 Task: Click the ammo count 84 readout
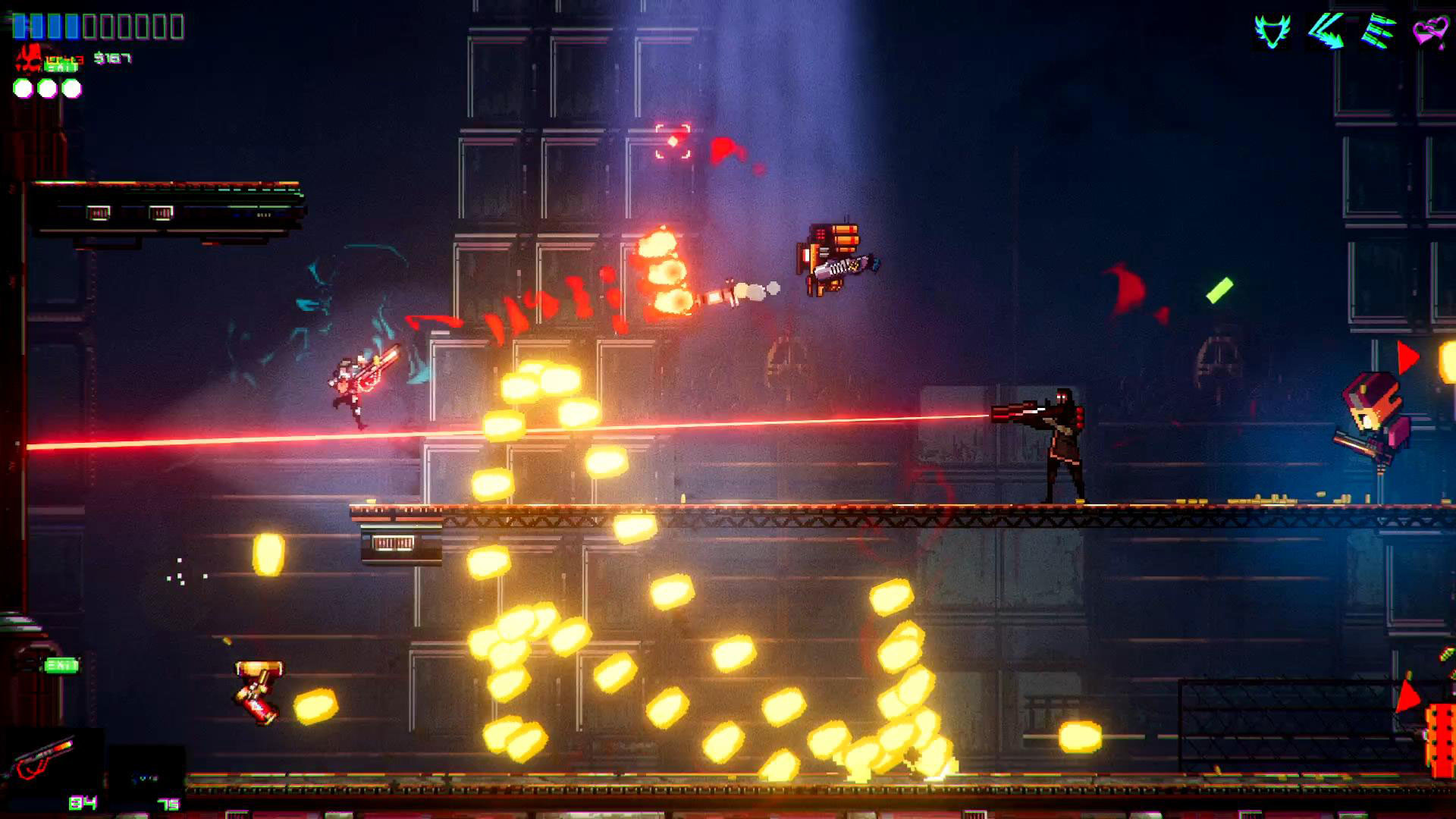(83, 803)
